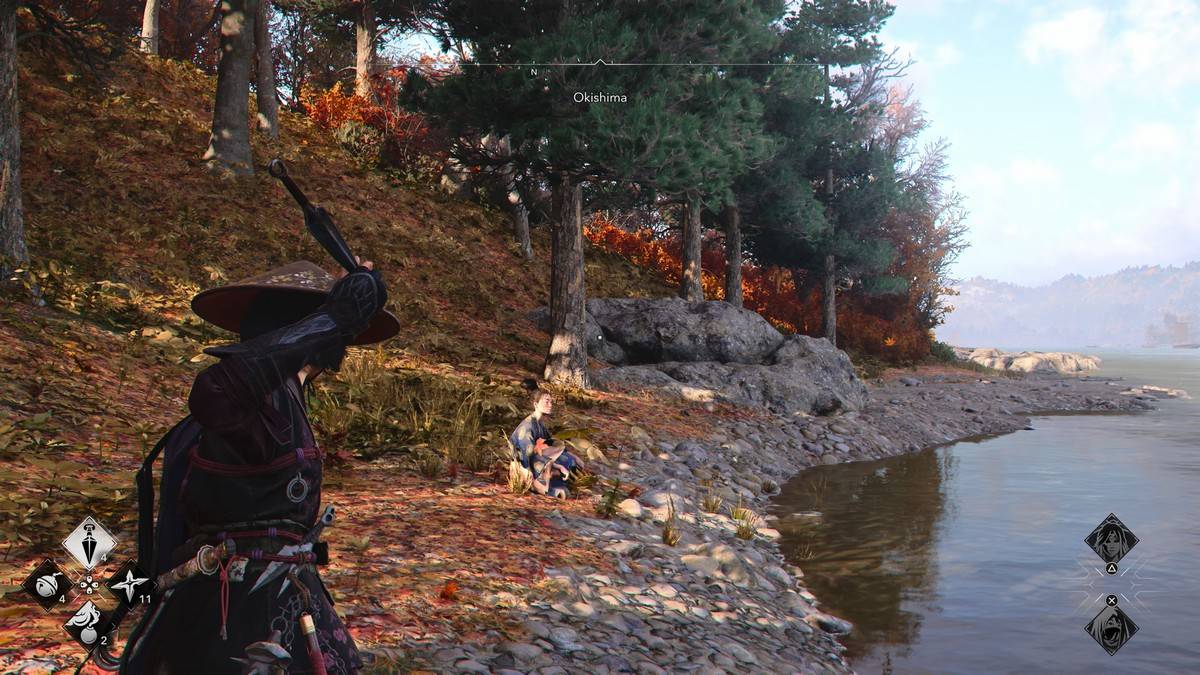
Task: Trigger the lower screaming hooded ally ability
Action: click(x=1111, y=629)
